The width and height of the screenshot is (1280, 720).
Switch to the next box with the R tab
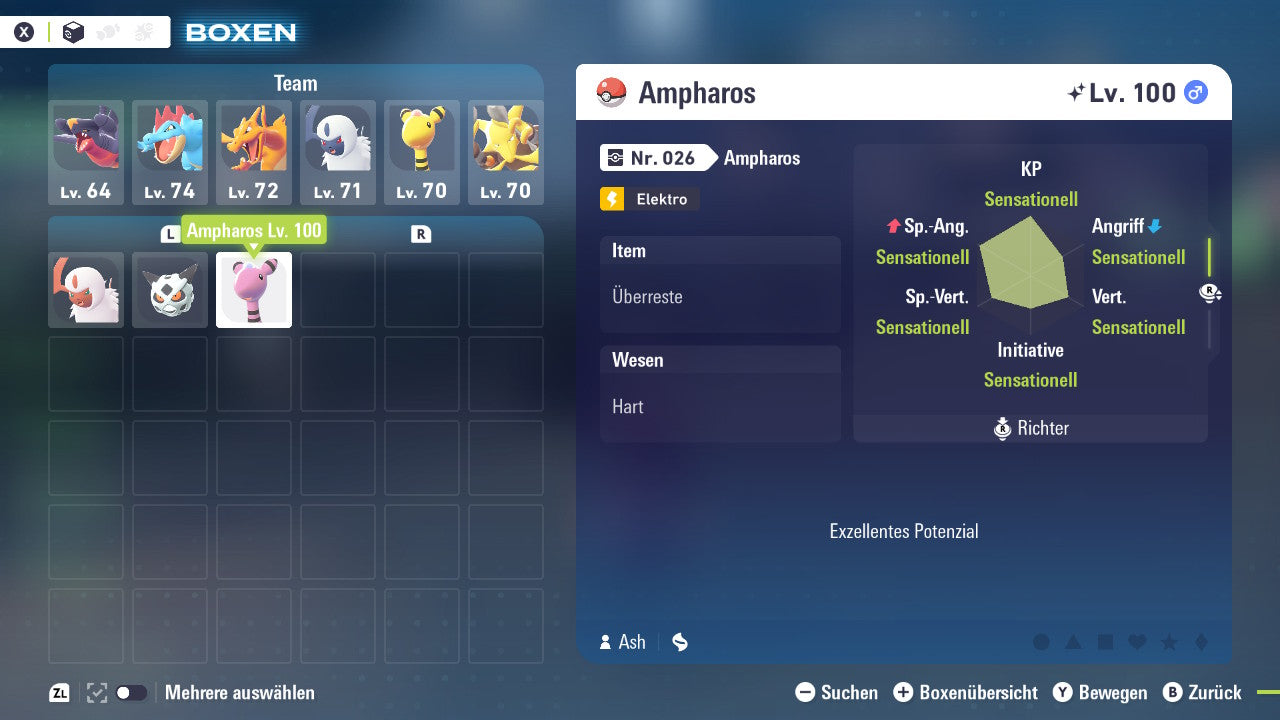[x=421, y=232]
